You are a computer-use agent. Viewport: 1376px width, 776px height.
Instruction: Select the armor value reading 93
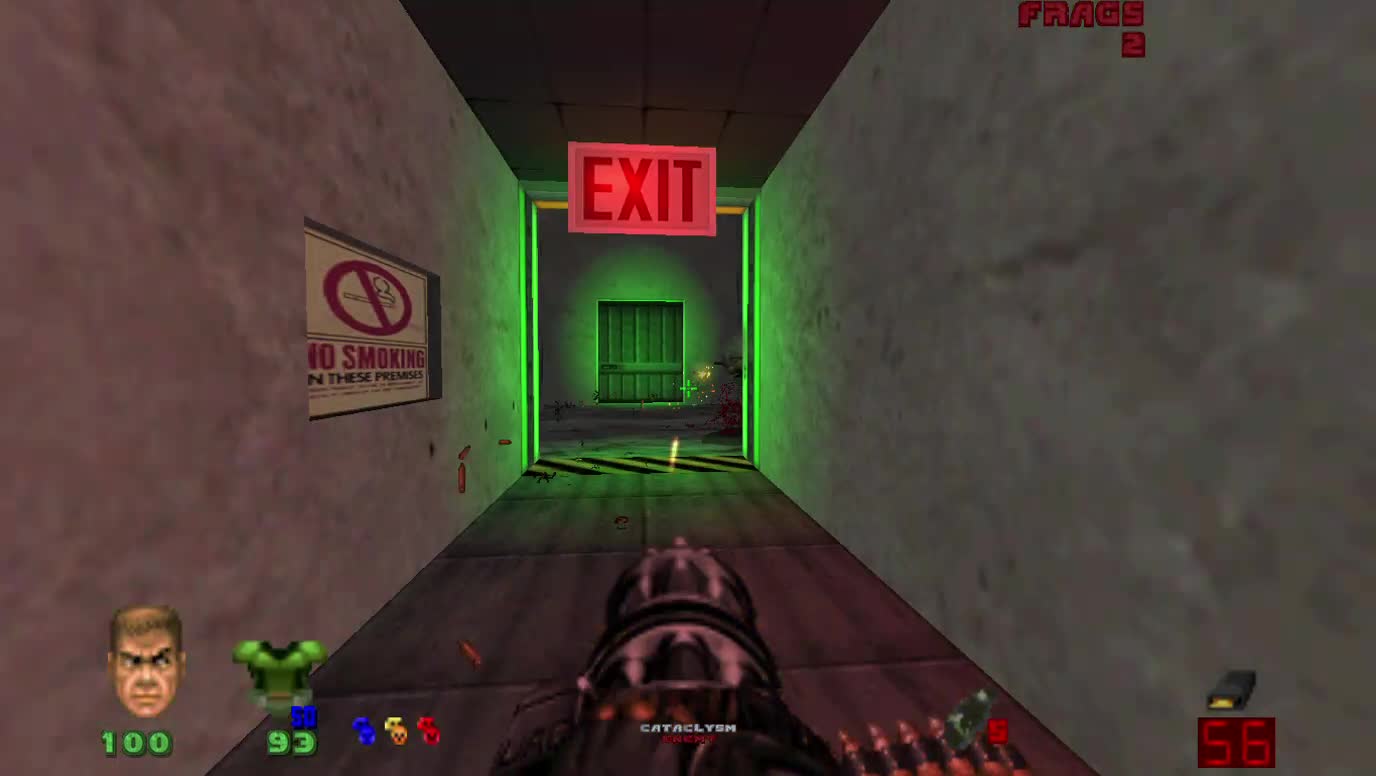point(286,744)
